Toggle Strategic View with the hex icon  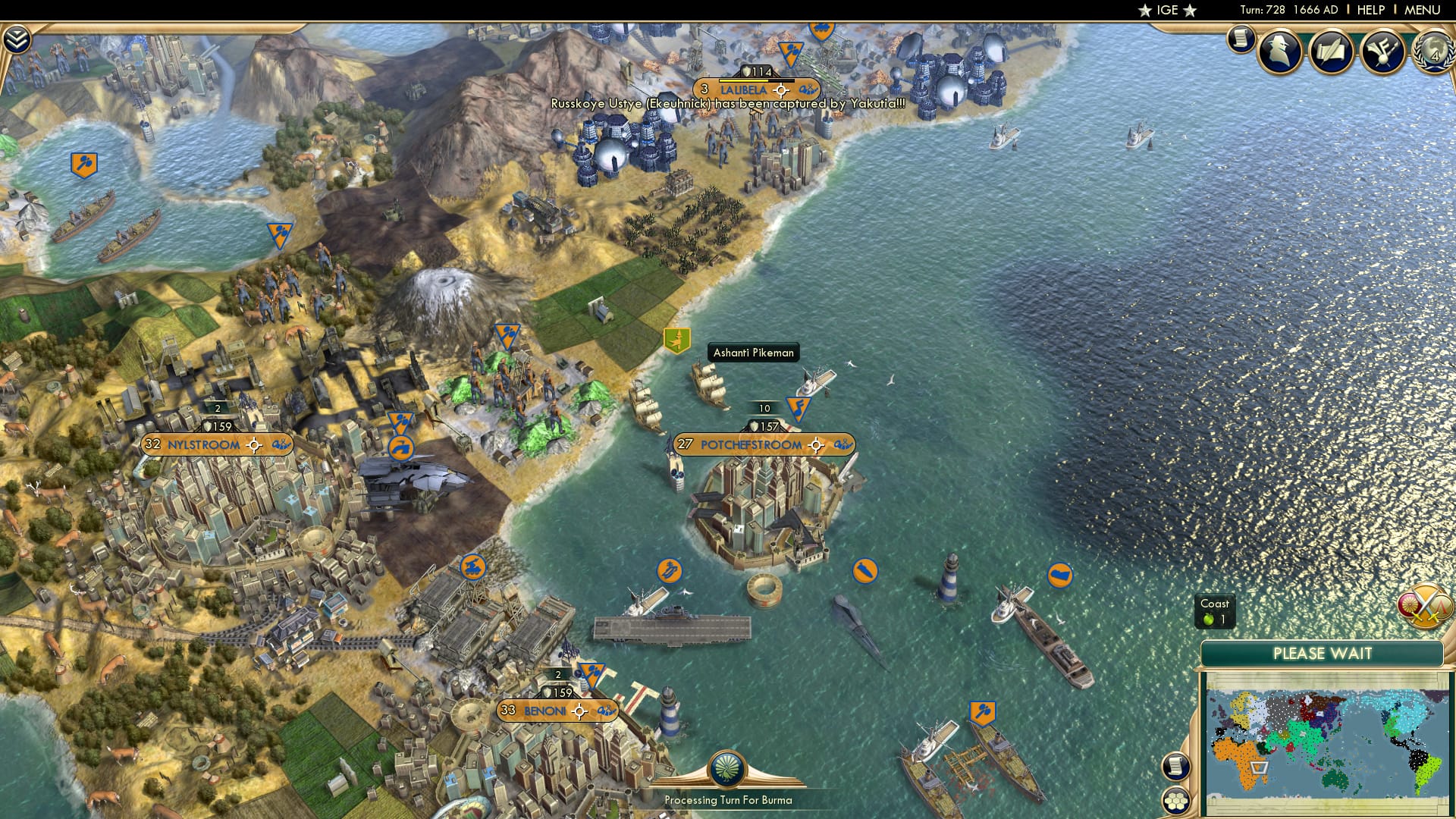pyautogui.click(x=1175, y=799)
